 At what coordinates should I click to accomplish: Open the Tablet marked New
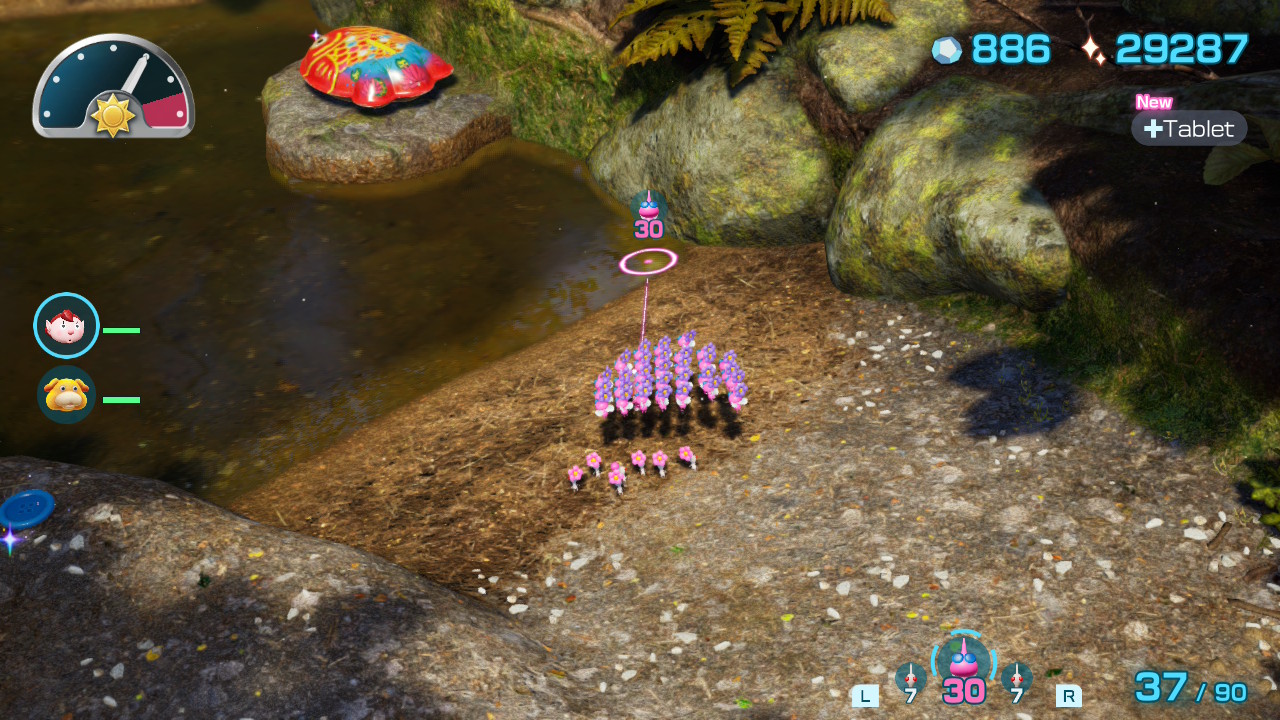1189,128
